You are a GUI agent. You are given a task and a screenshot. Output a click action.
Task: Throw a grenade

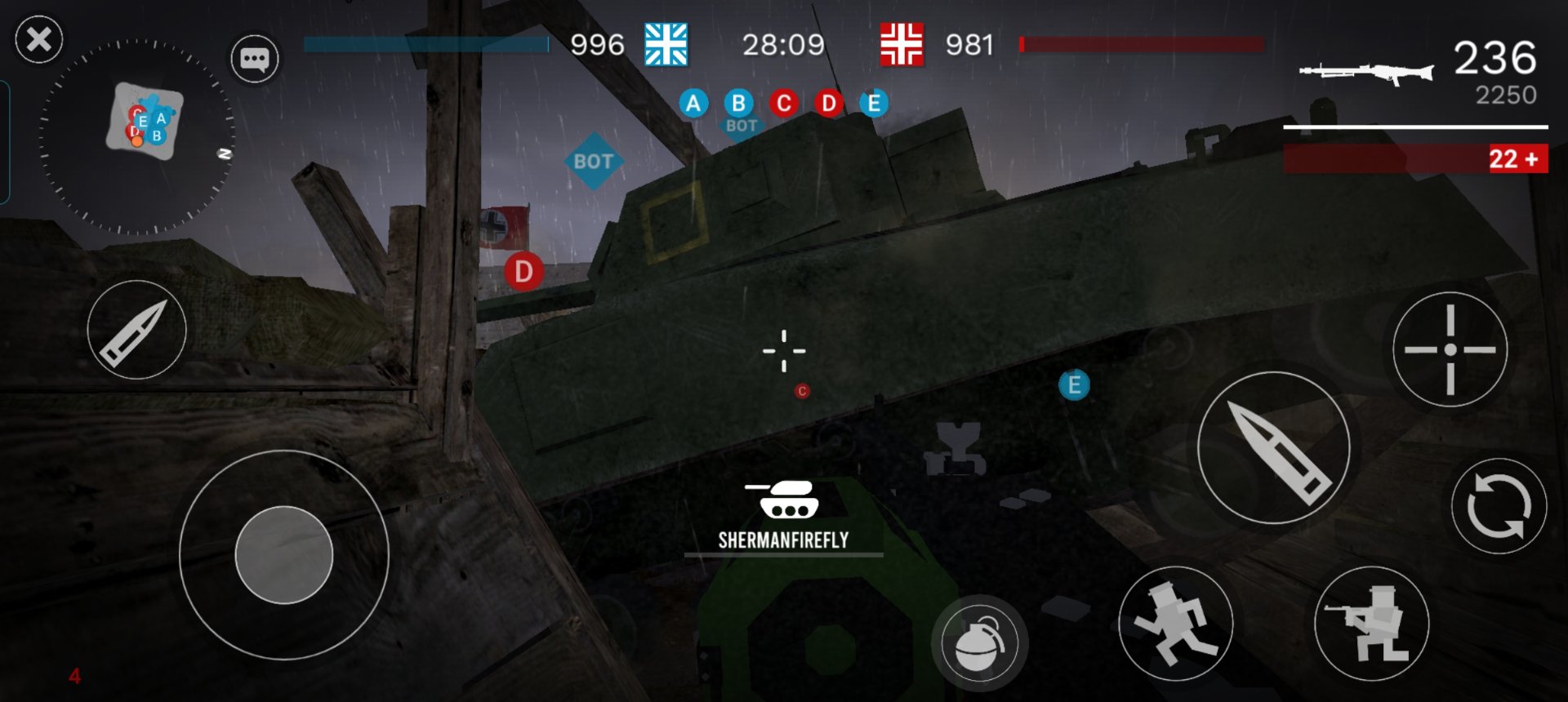point(978,643)
